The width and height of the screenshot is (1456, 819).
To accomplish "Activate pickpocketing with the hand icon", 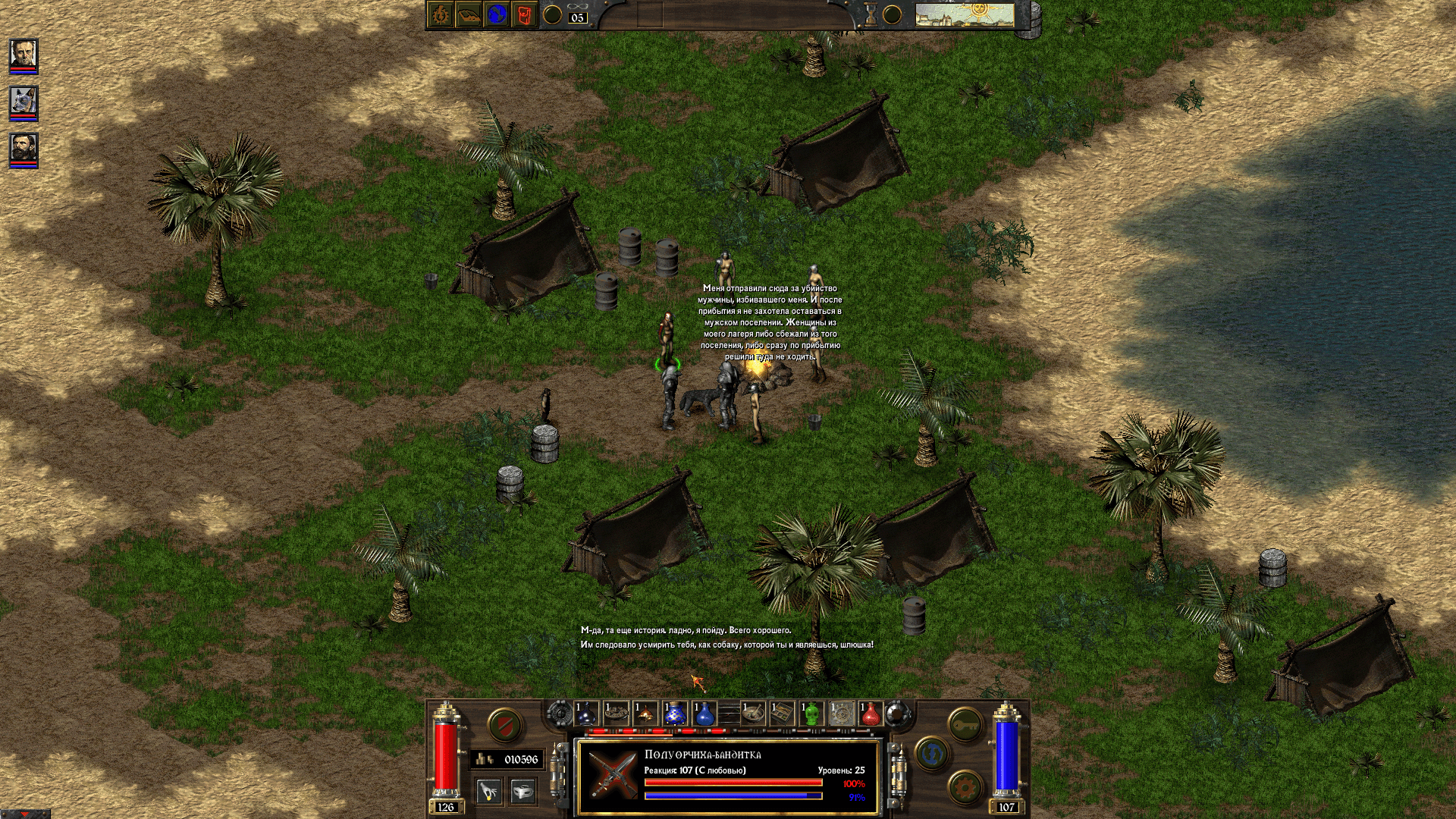I will [489, 792].
